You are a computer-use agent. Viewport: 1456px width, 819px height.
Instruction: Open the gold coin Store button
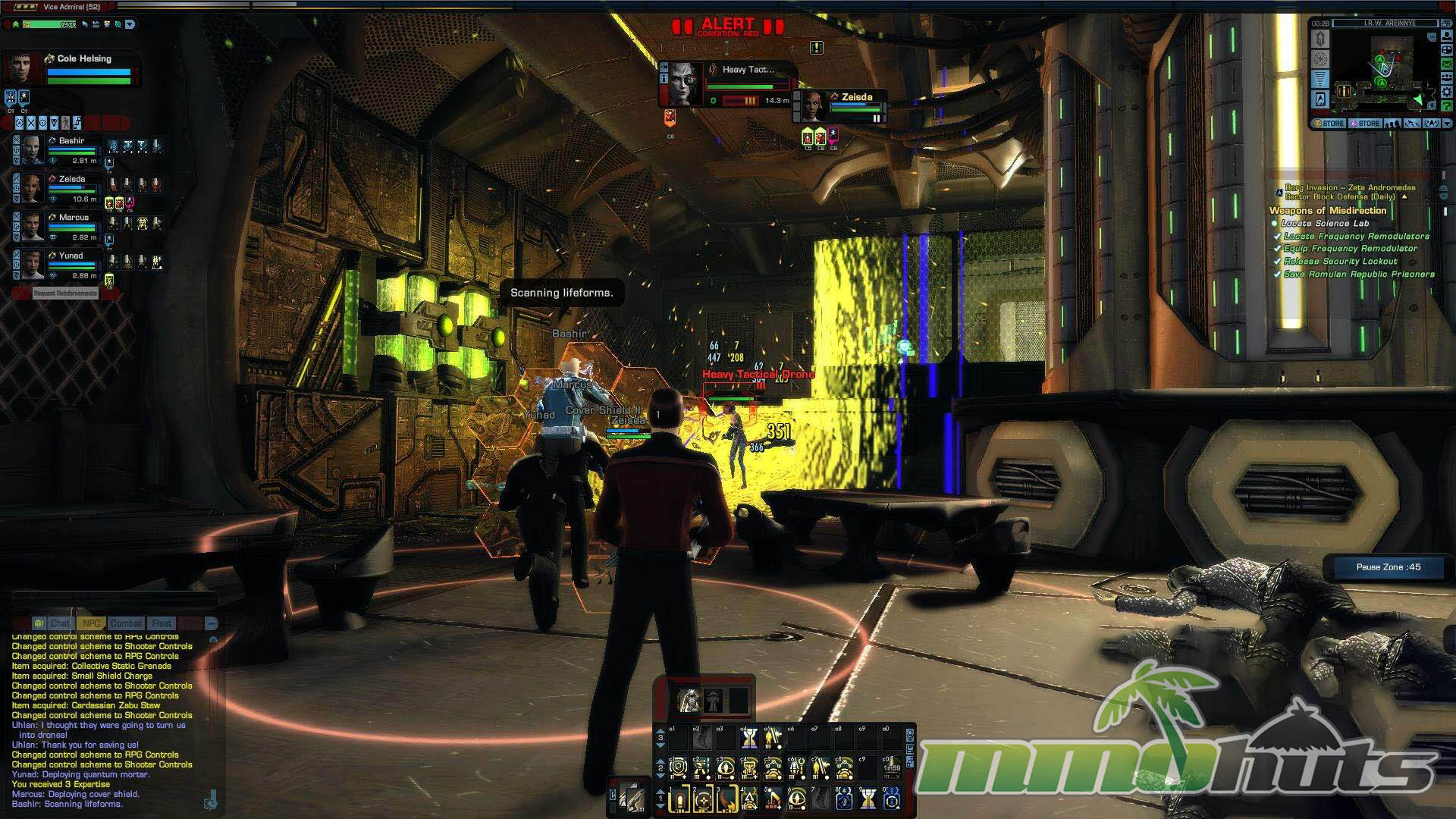(1329, 124)
